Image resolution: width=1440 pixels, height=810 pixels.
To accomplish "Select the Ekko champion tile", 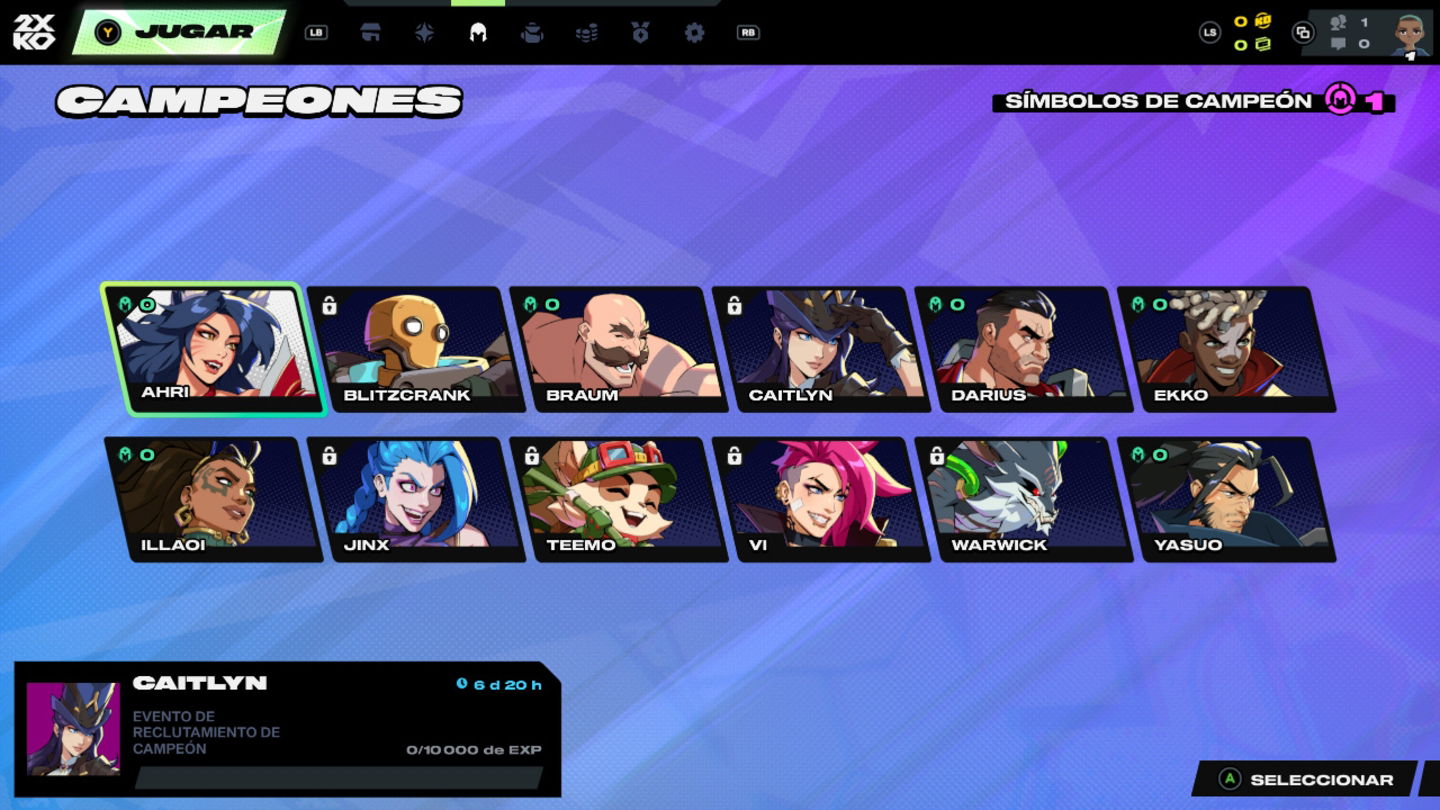I will pyautogui.click(x=1227, y=348).
